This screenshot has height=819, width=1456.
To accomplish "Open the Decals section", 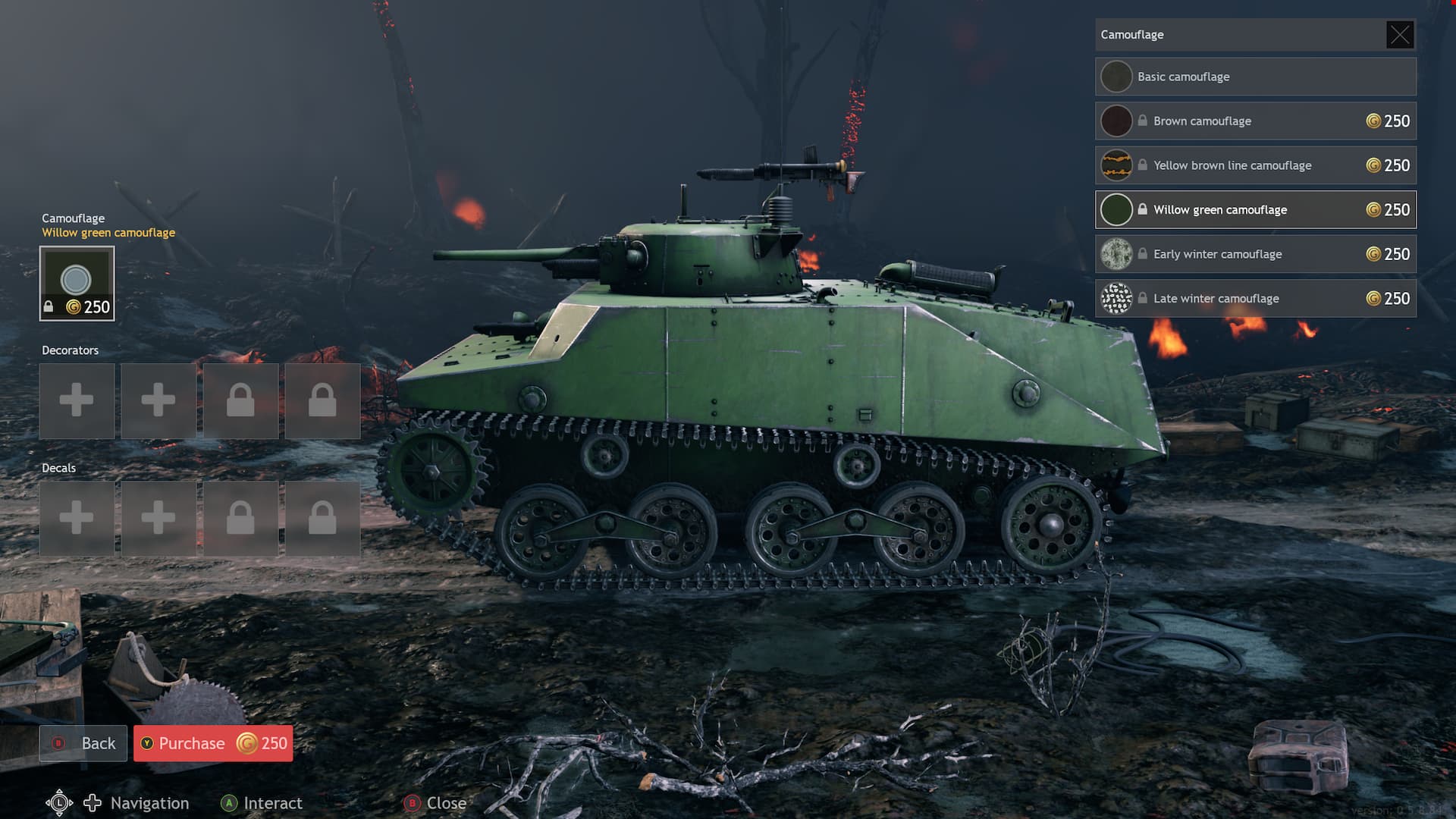I will (58, 468).
